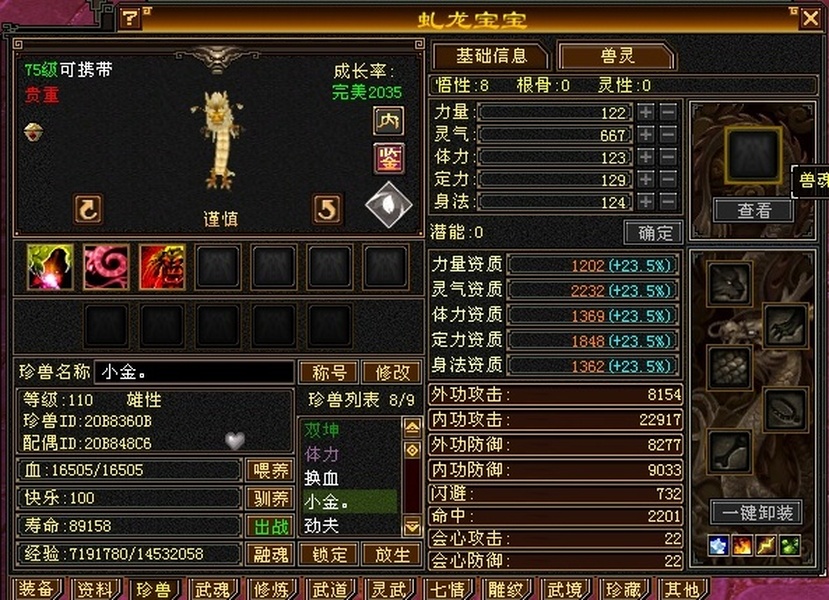The height and width of the screenshot is (600, 829).
Task: Click the 查看 button
Action: point(753,210)
